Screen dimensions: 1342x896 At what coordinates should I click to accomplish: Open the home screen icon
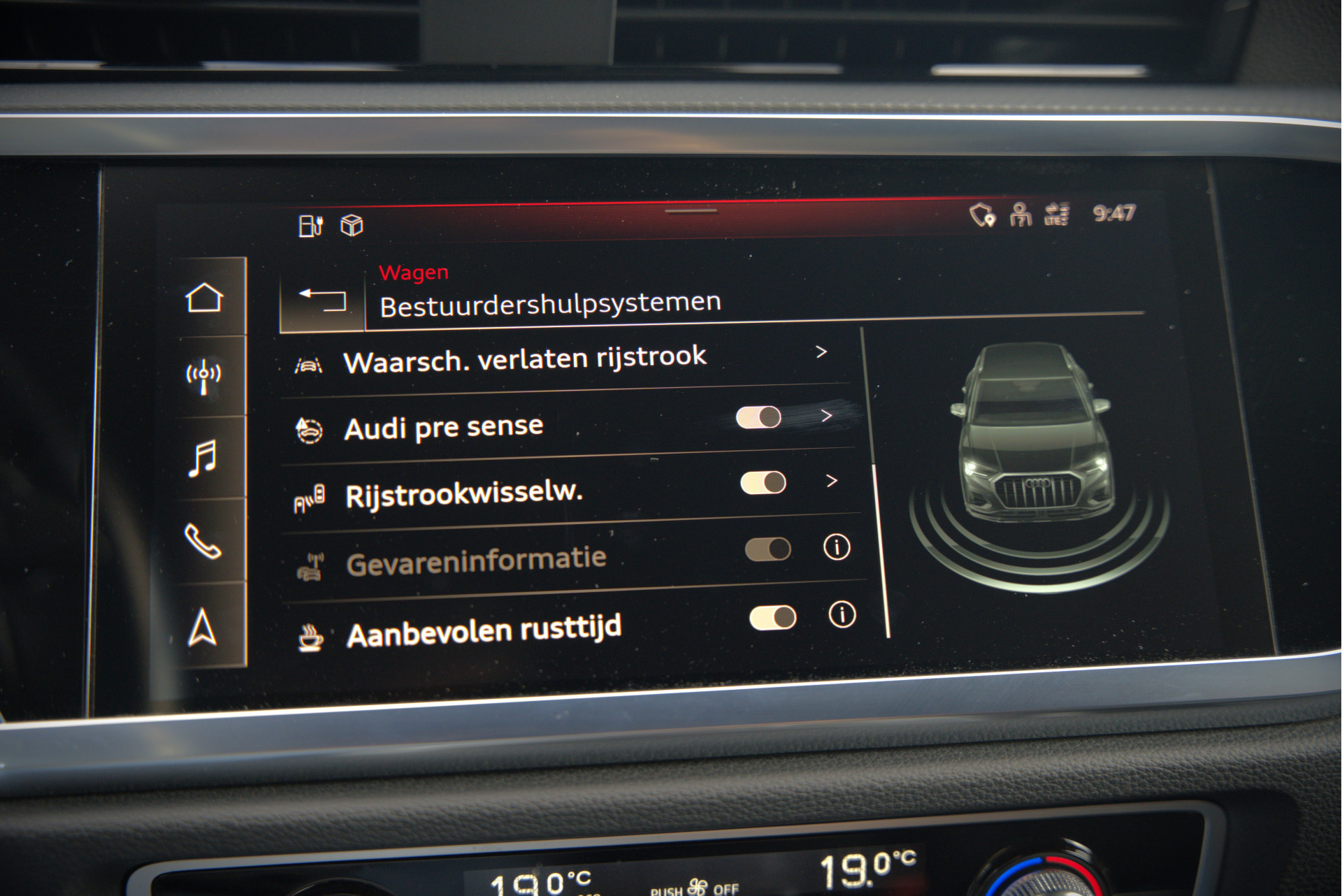coord(204,298)
